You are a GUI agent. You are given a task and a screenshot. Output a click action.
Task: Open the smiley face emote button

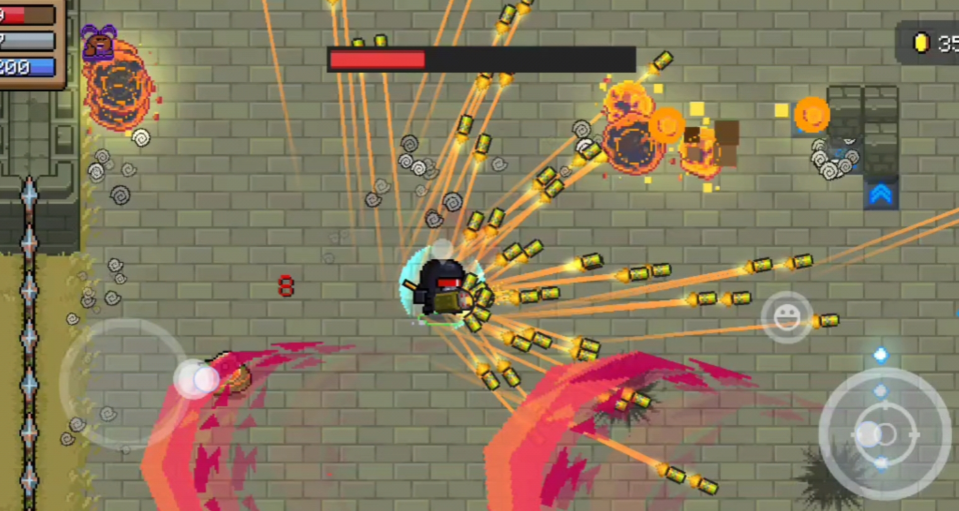[x=786, y=318]
